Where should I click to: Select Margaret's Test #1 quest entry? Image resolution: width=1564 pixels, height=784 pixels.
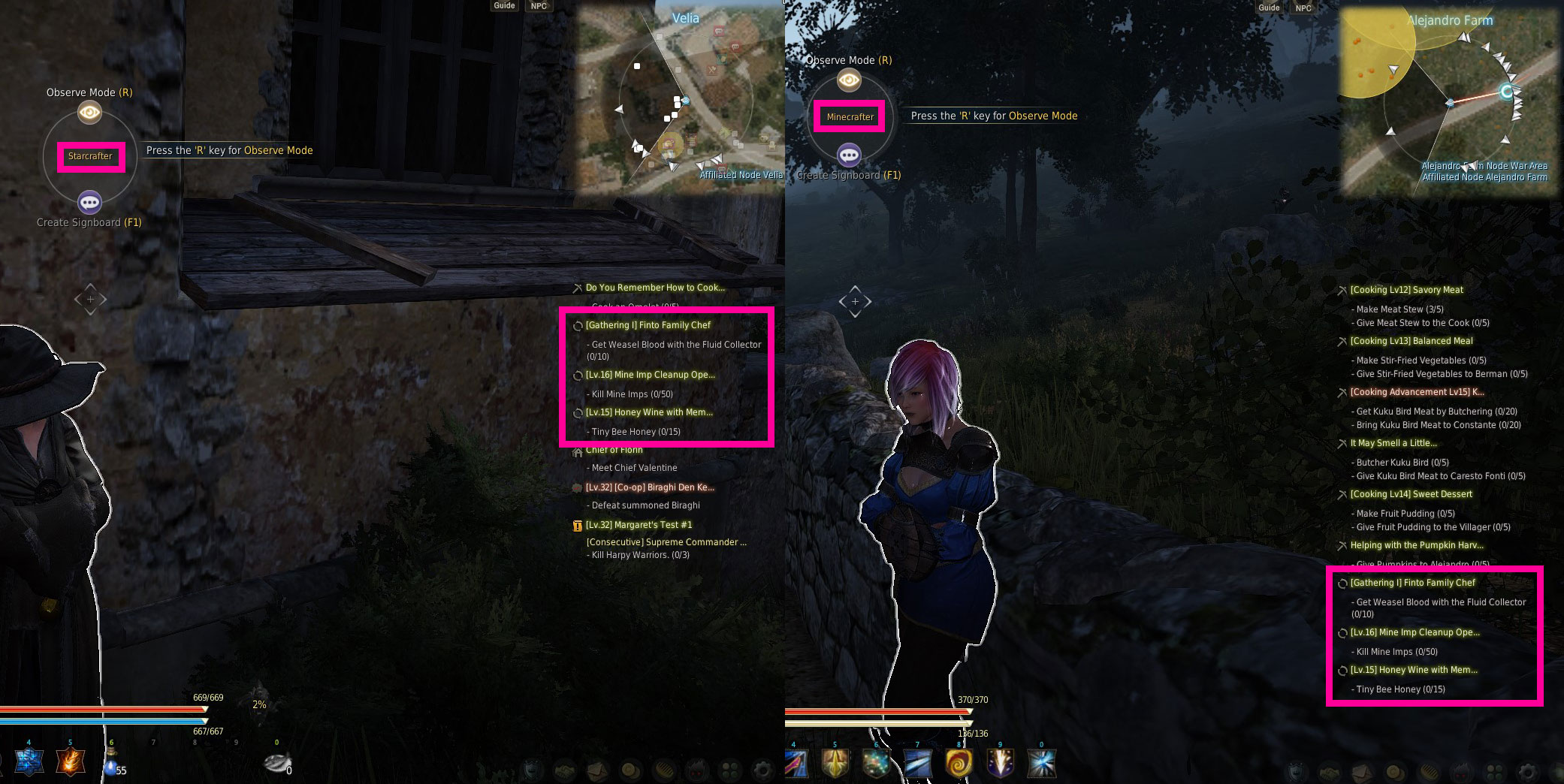(x=639, y=524)
